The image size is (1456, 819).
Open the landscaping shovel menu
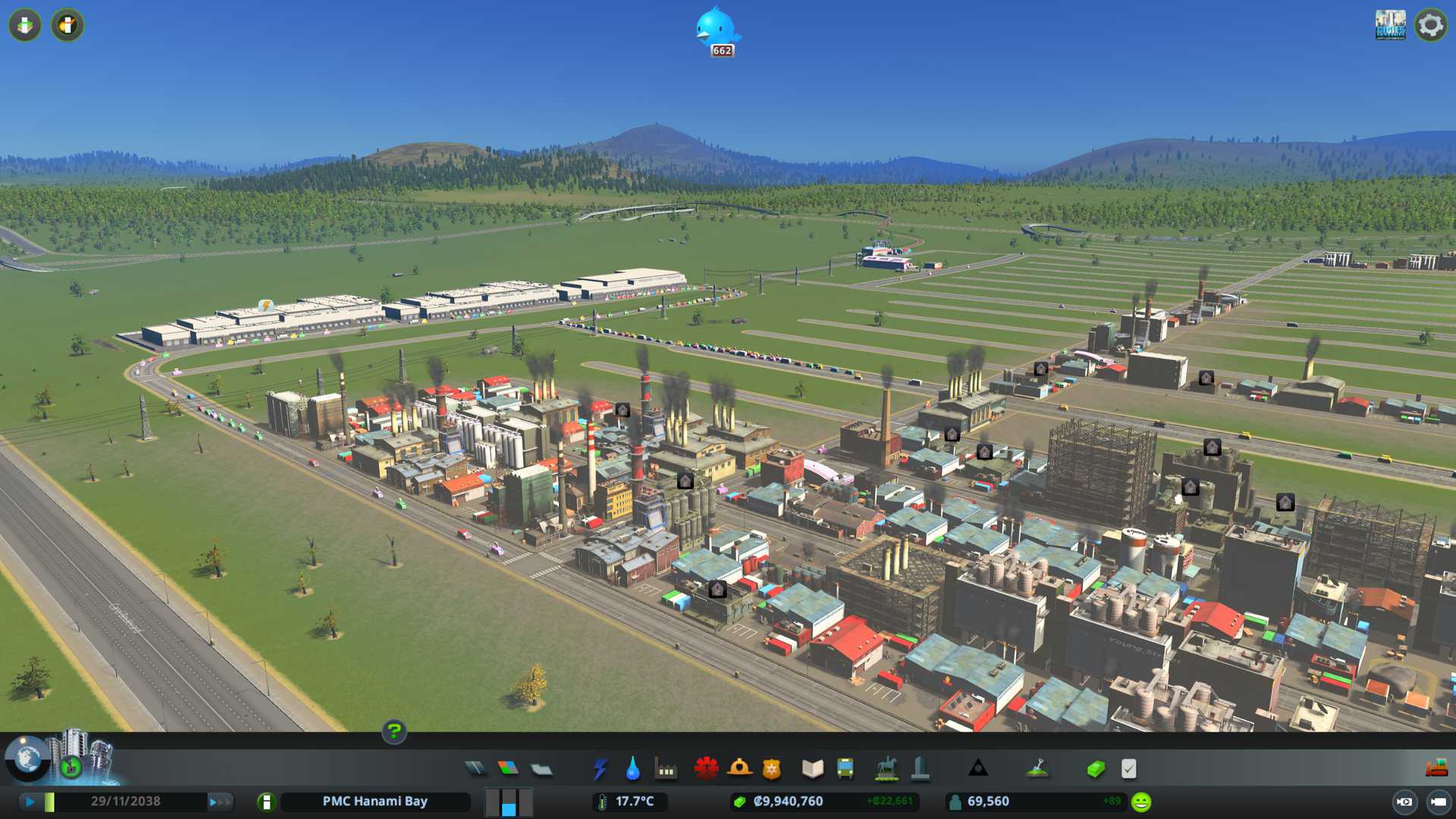(1037, 769)
